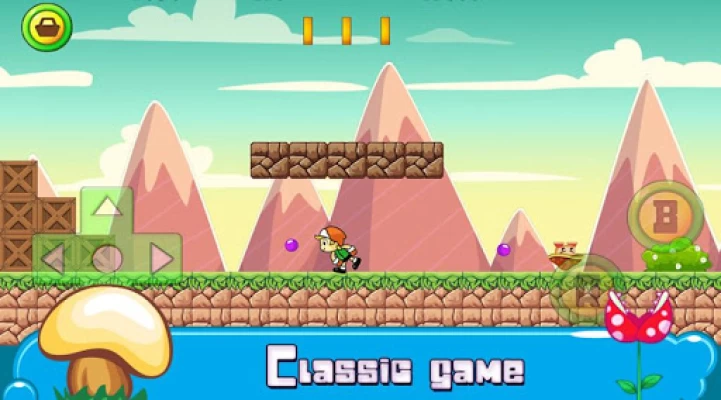Tap the right arrow on the D-pad

click(161, 258)
